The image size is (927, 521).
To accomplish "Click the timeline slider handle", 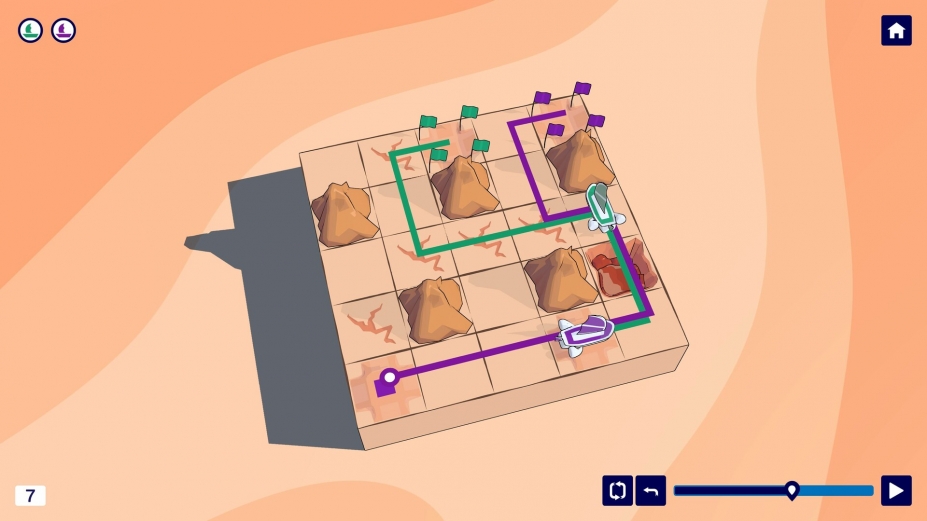I will pos(792,490).
